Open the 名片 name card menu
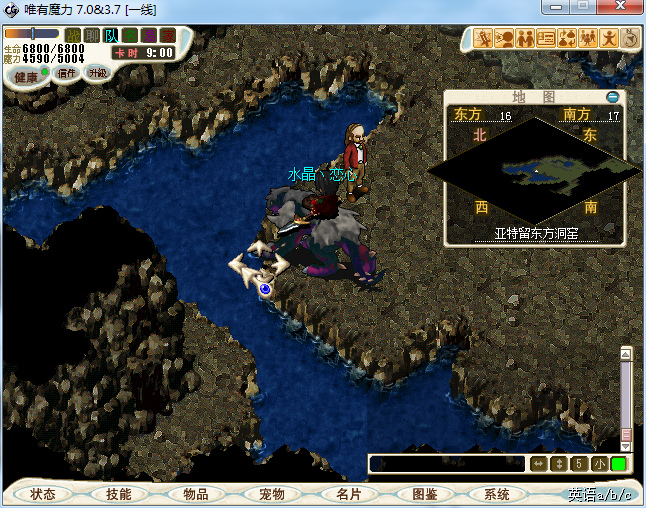 click(x=348, y=494)
